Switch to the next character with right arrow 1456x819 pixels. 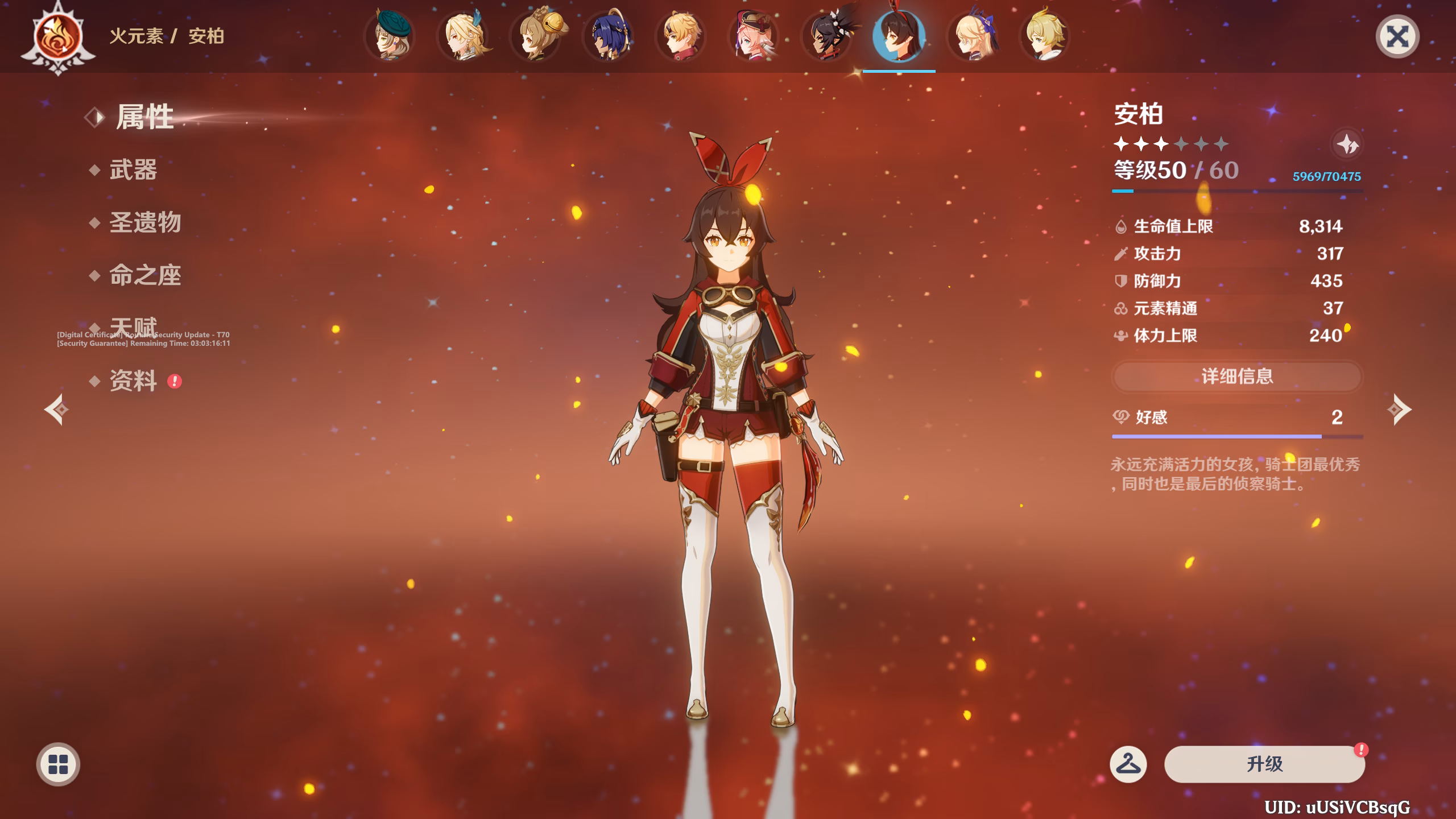[1399, 409]
